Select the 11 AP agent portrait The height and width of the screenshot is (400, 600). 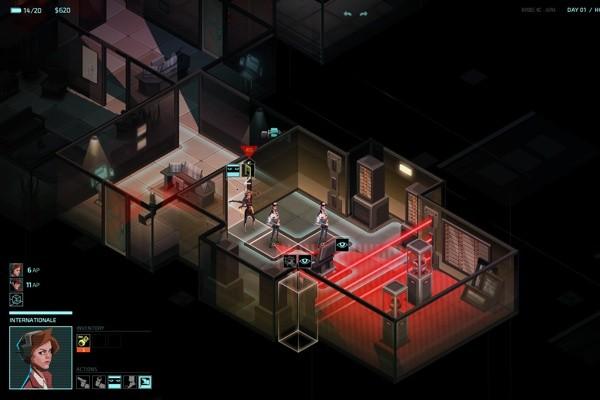[x=15, y=284]
